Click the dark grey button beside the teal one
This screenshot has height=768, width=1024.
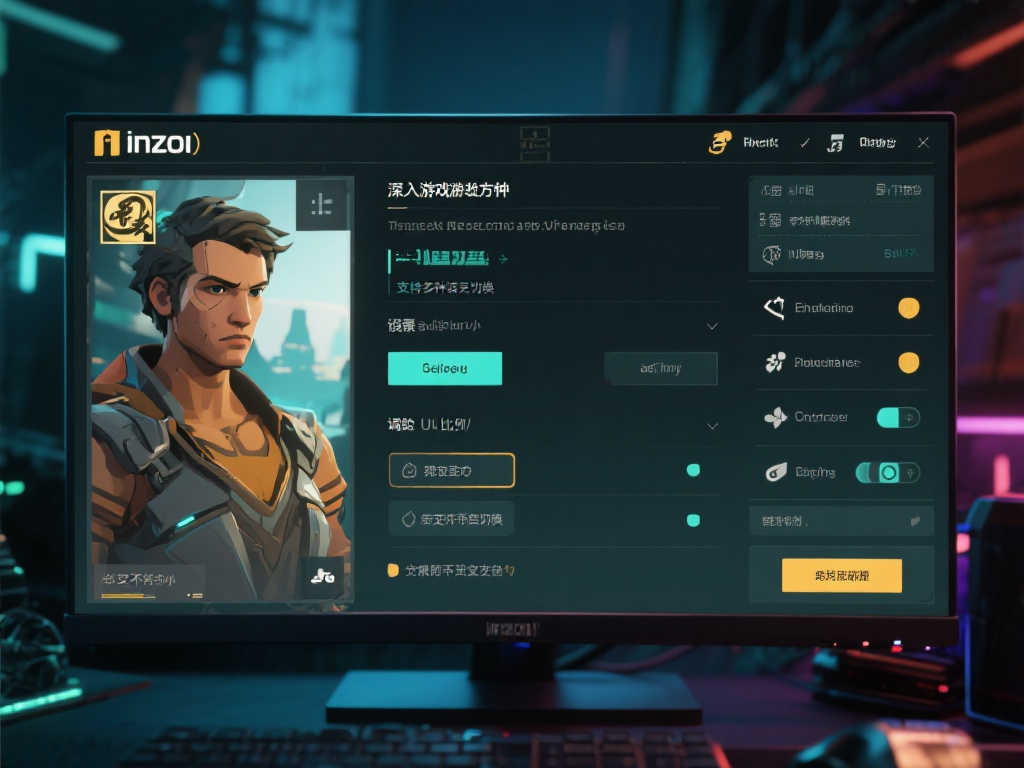[x=660, y=368]
